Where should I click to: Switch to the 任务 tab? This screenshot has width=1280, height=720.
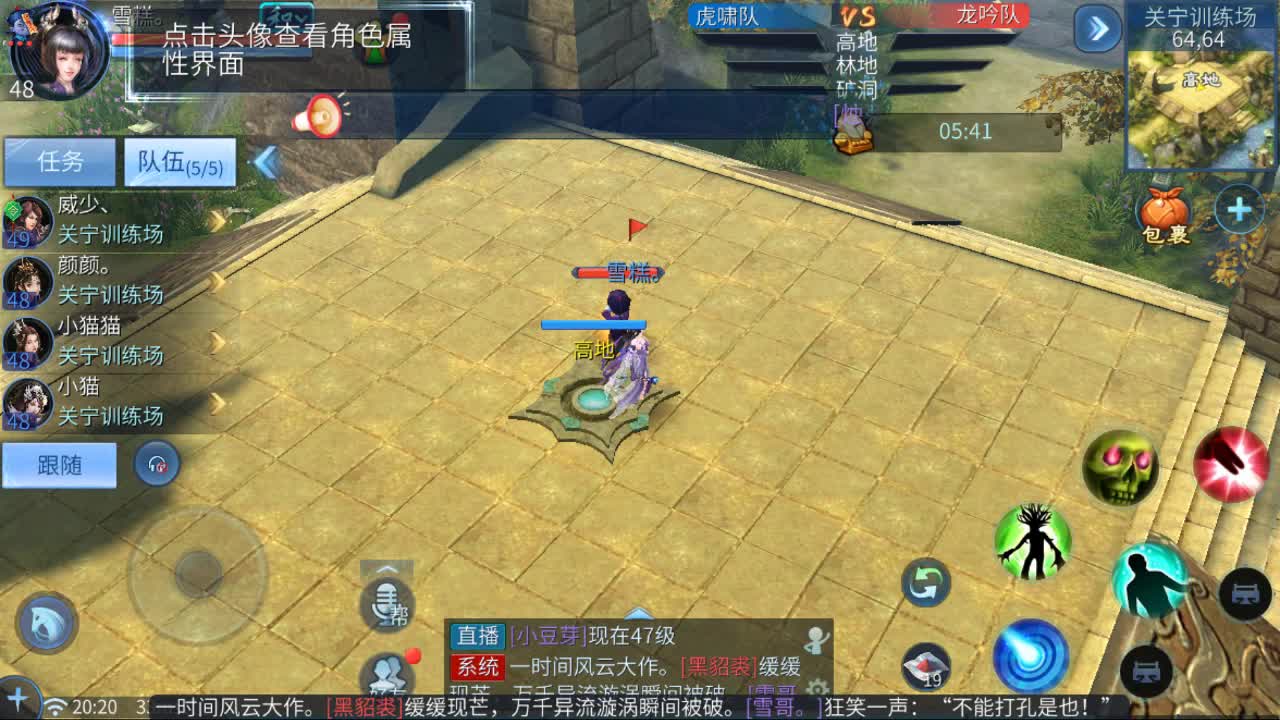pos(60,163)
